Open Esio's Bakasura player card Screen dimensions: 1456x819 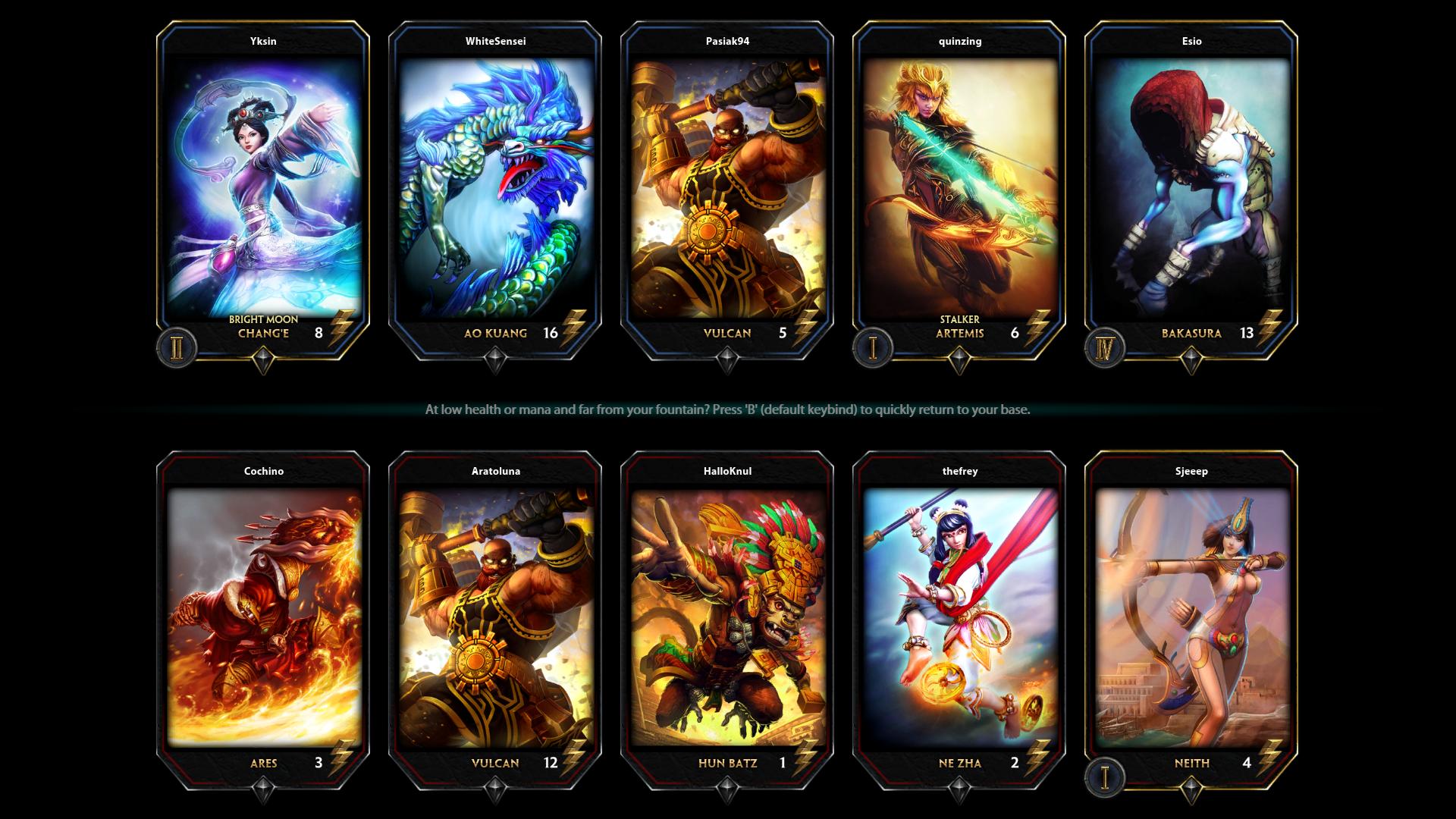1191,190
